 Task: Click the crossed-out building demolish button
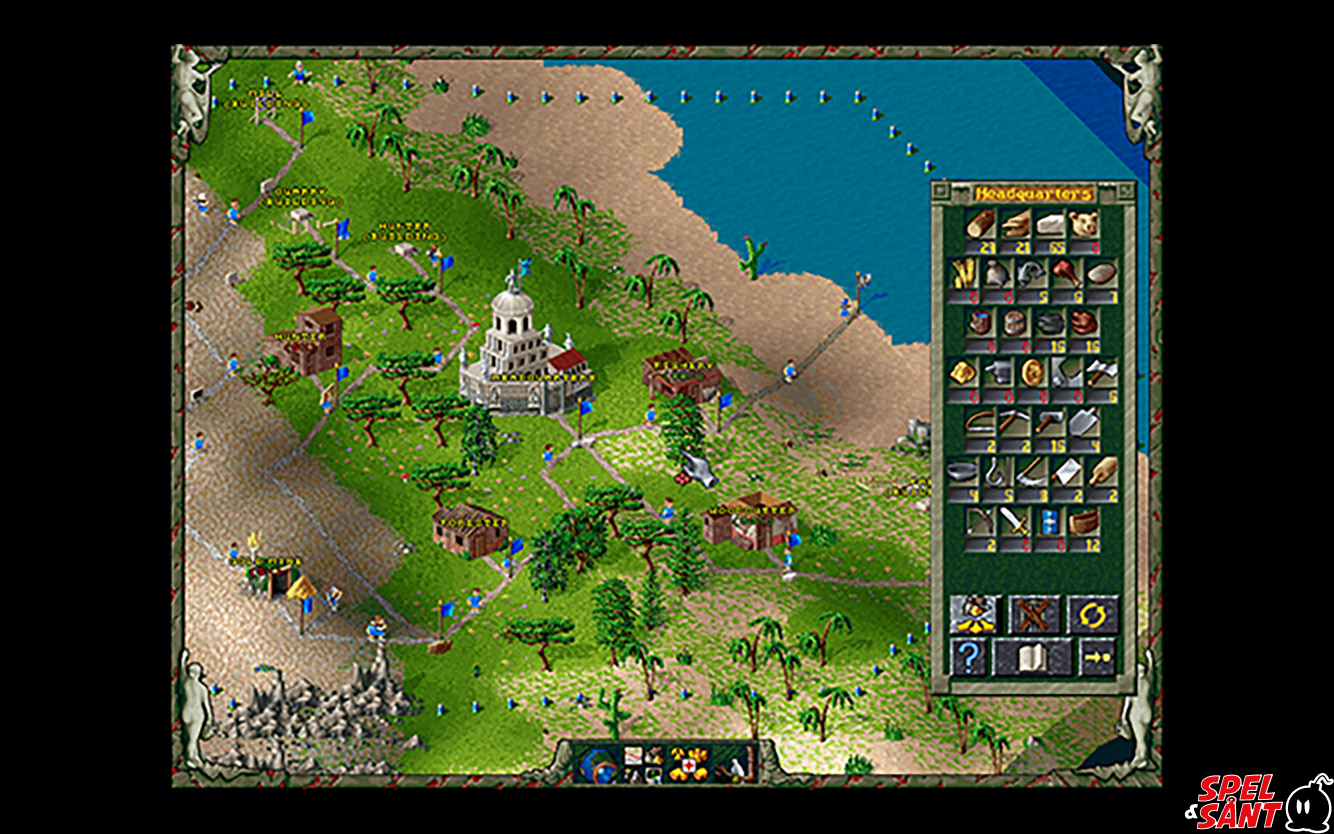click(x=1033, y=614)
